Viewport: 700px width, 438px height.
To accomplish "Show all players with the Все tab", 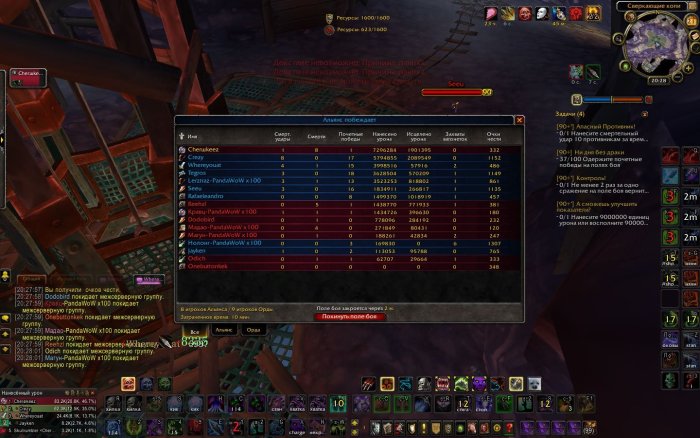I will click(x=196, y=329).
